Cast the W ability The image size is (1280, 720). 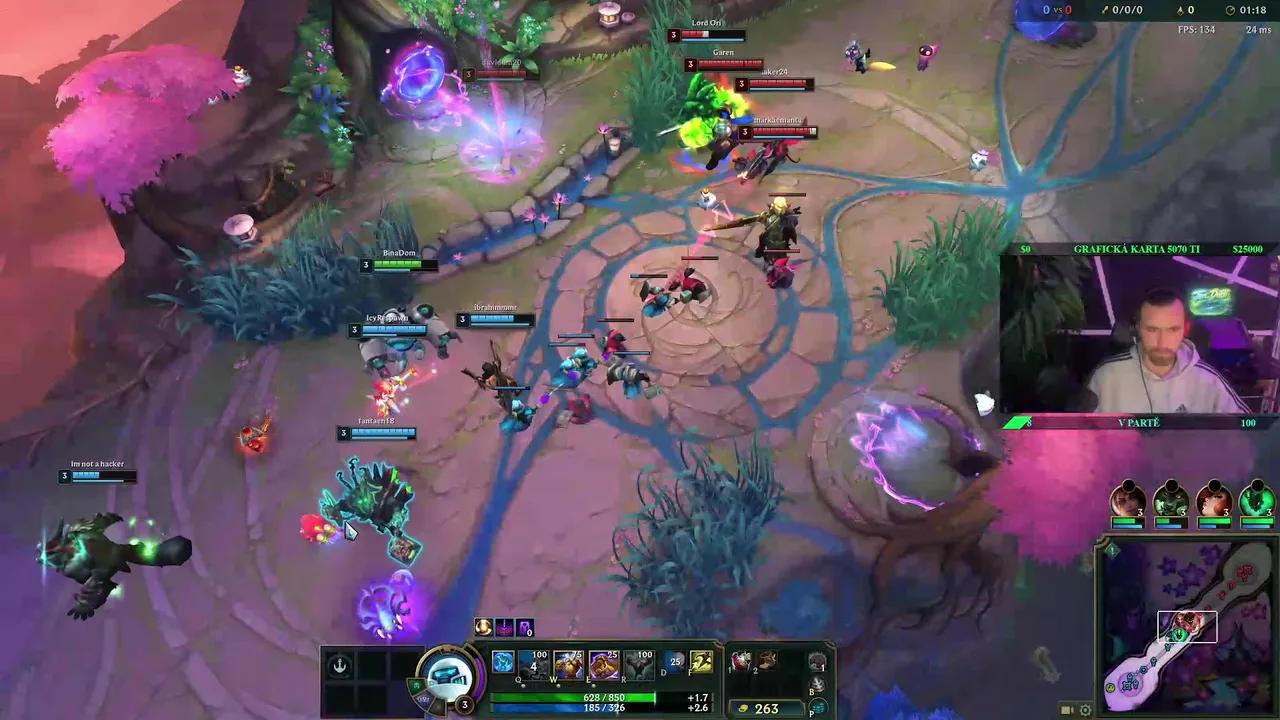point(568,664)
